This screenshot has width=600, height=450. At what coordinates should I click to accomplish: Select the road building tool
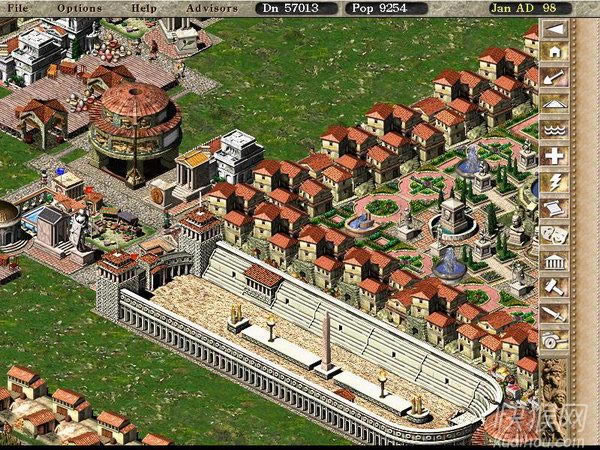click(x=553, y=104)
